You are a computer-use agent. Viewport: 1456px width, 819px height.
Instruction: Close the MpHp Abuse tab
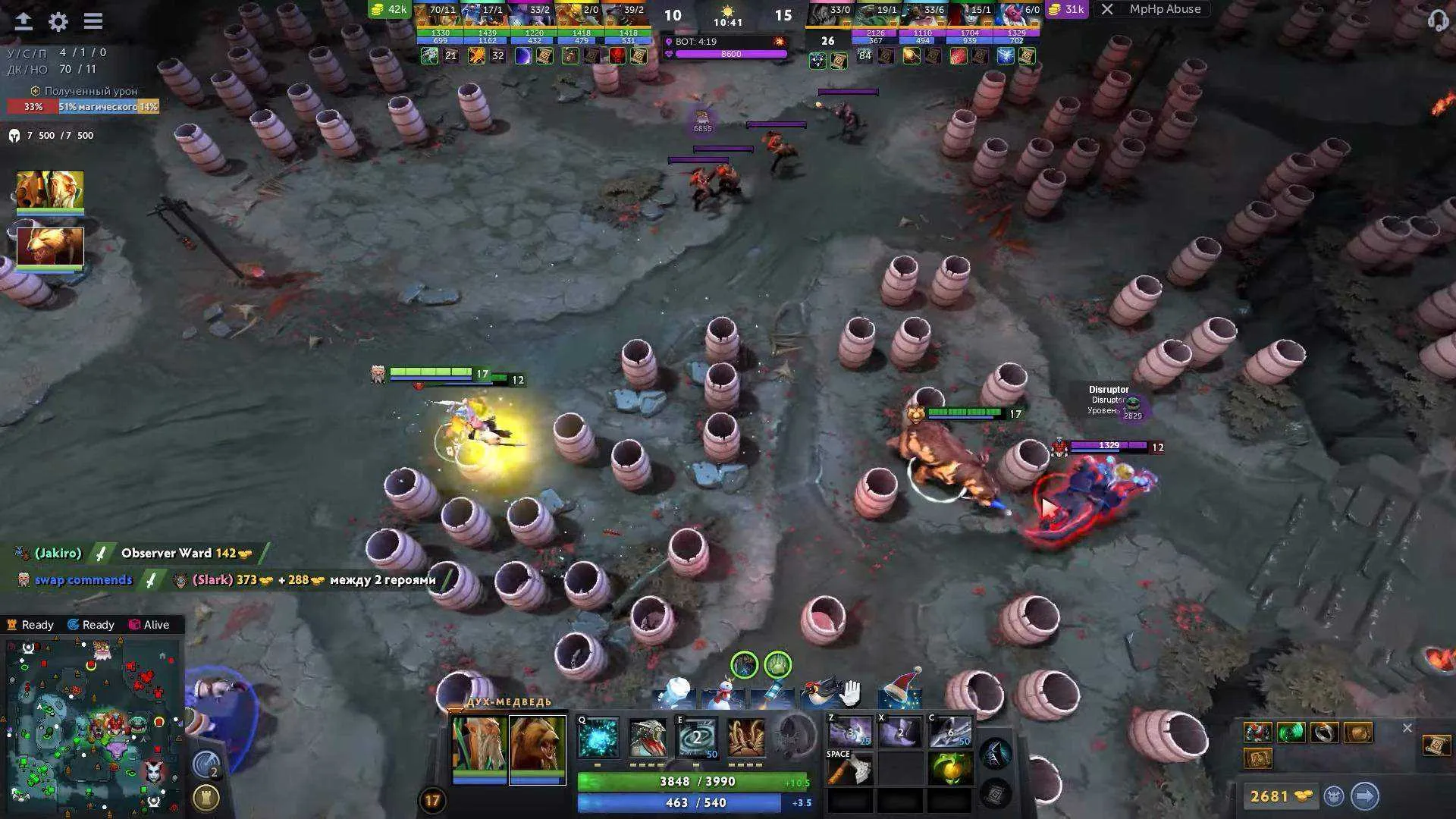pyautogui.click(x=1107, y=10)
